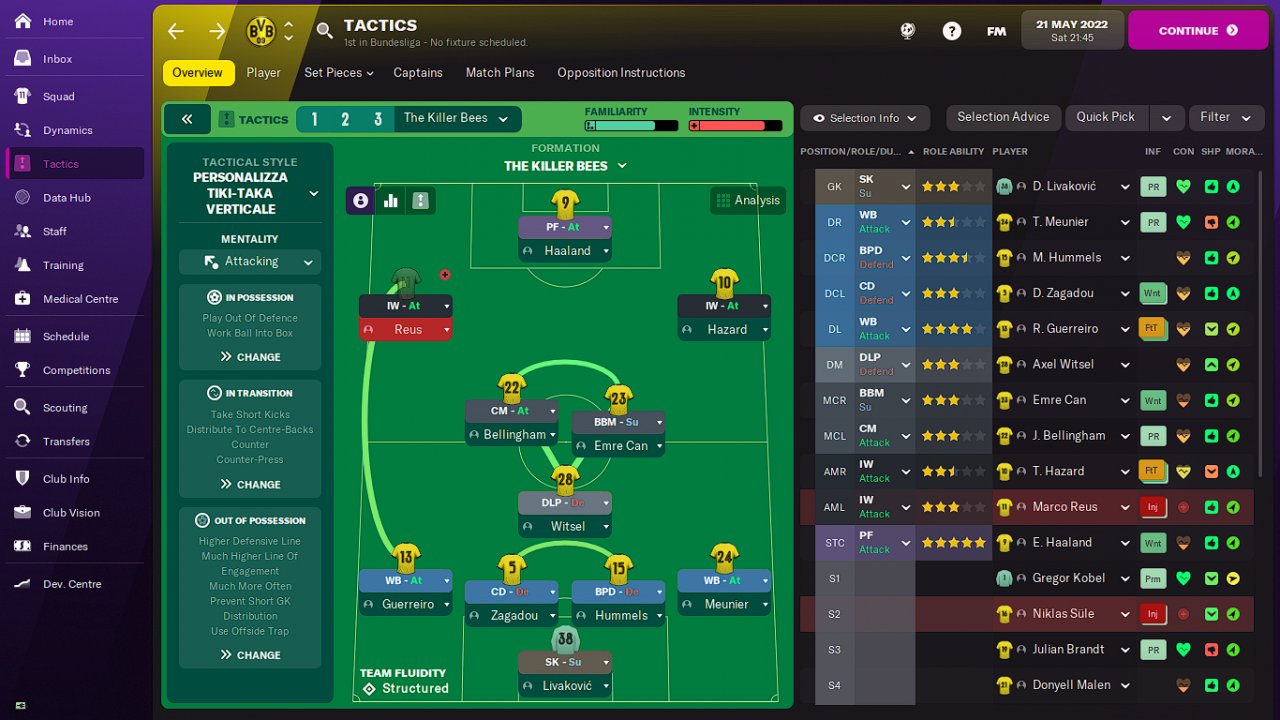Go to the Squad screen
The image size is (1280, 720).
pyautogui.click(x=58, y=97)
